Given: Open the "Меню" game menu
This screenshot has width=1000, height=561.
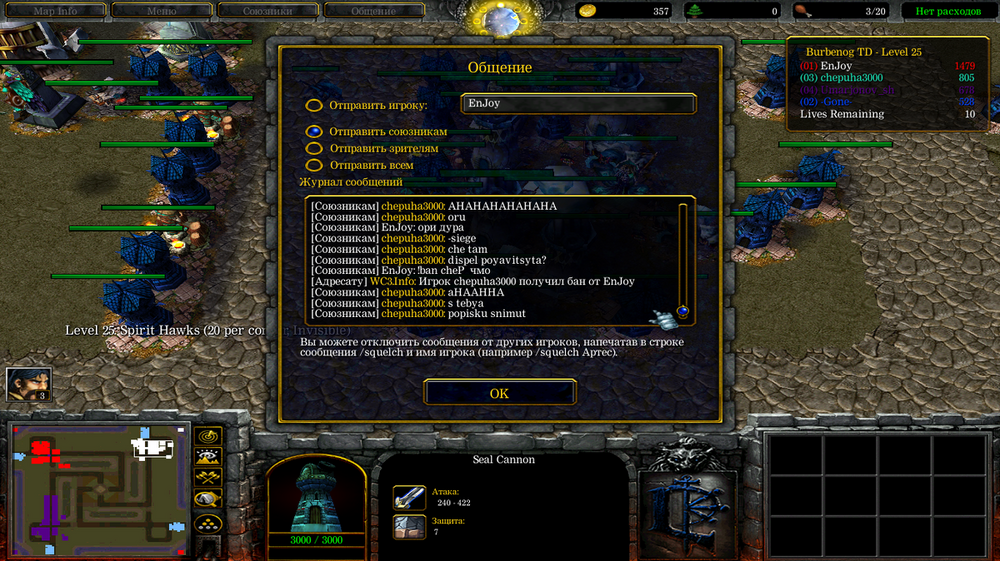Looking at the screenshot, I should point(161,11).
